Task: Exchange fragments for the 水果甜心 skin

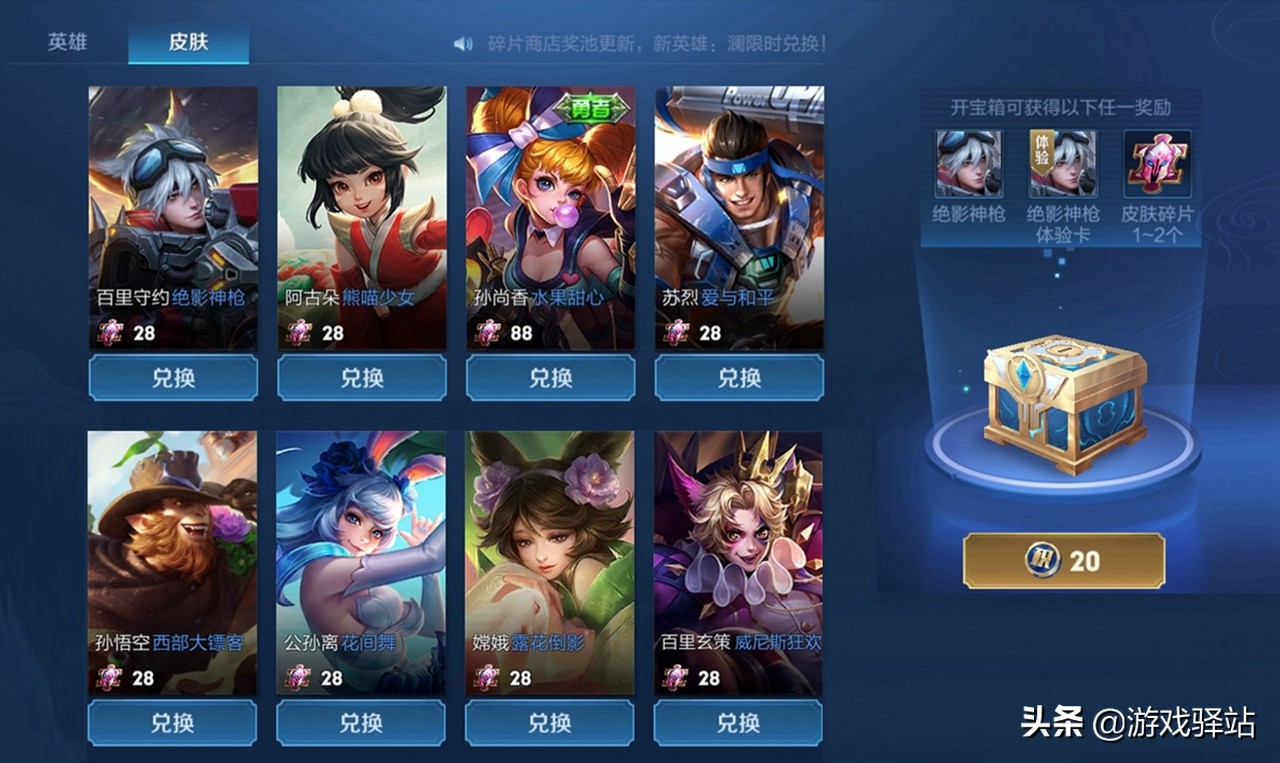Action: 550,378
